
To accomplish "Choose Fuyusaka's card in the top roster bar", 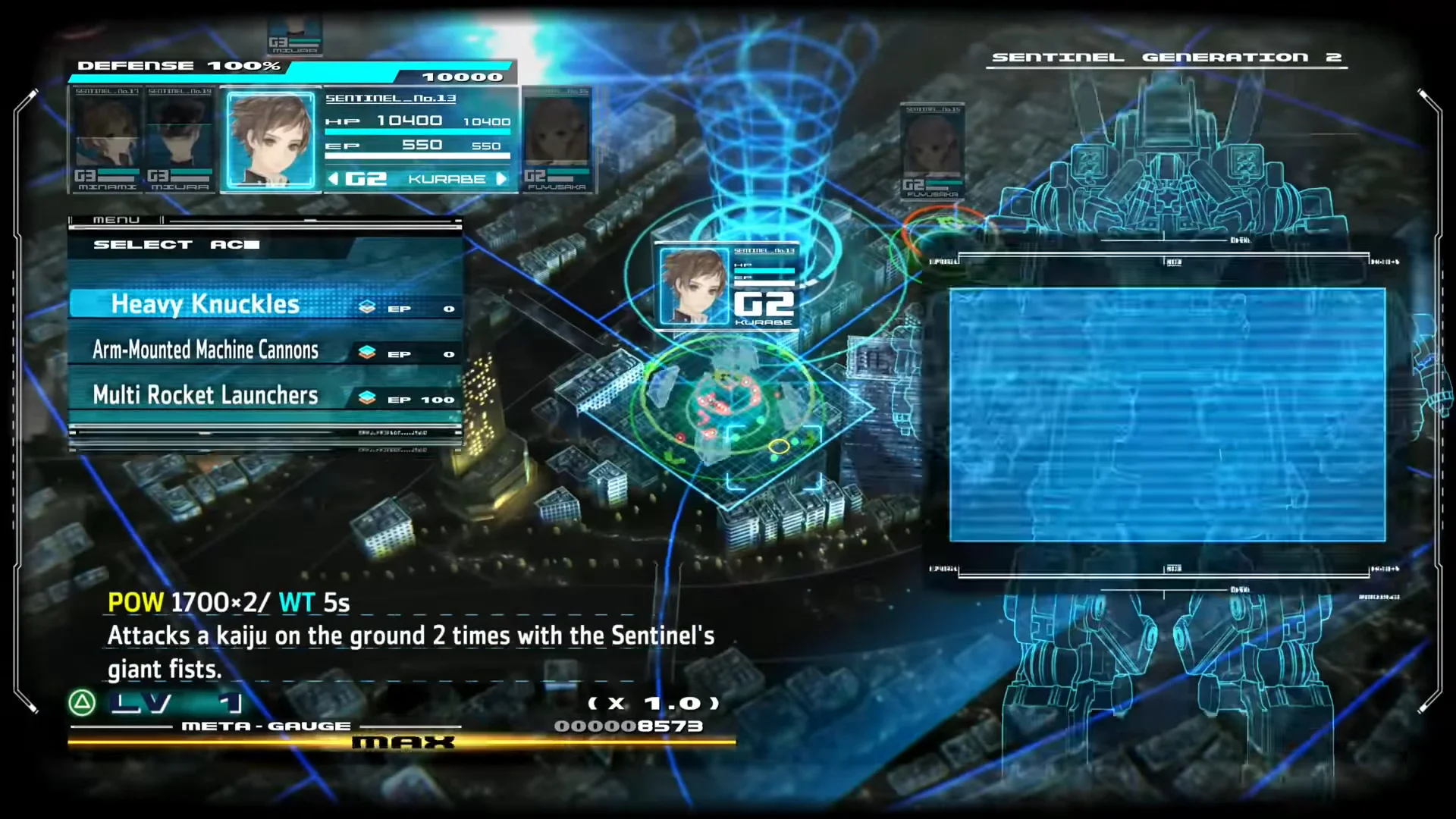I will tap(557, 139).
